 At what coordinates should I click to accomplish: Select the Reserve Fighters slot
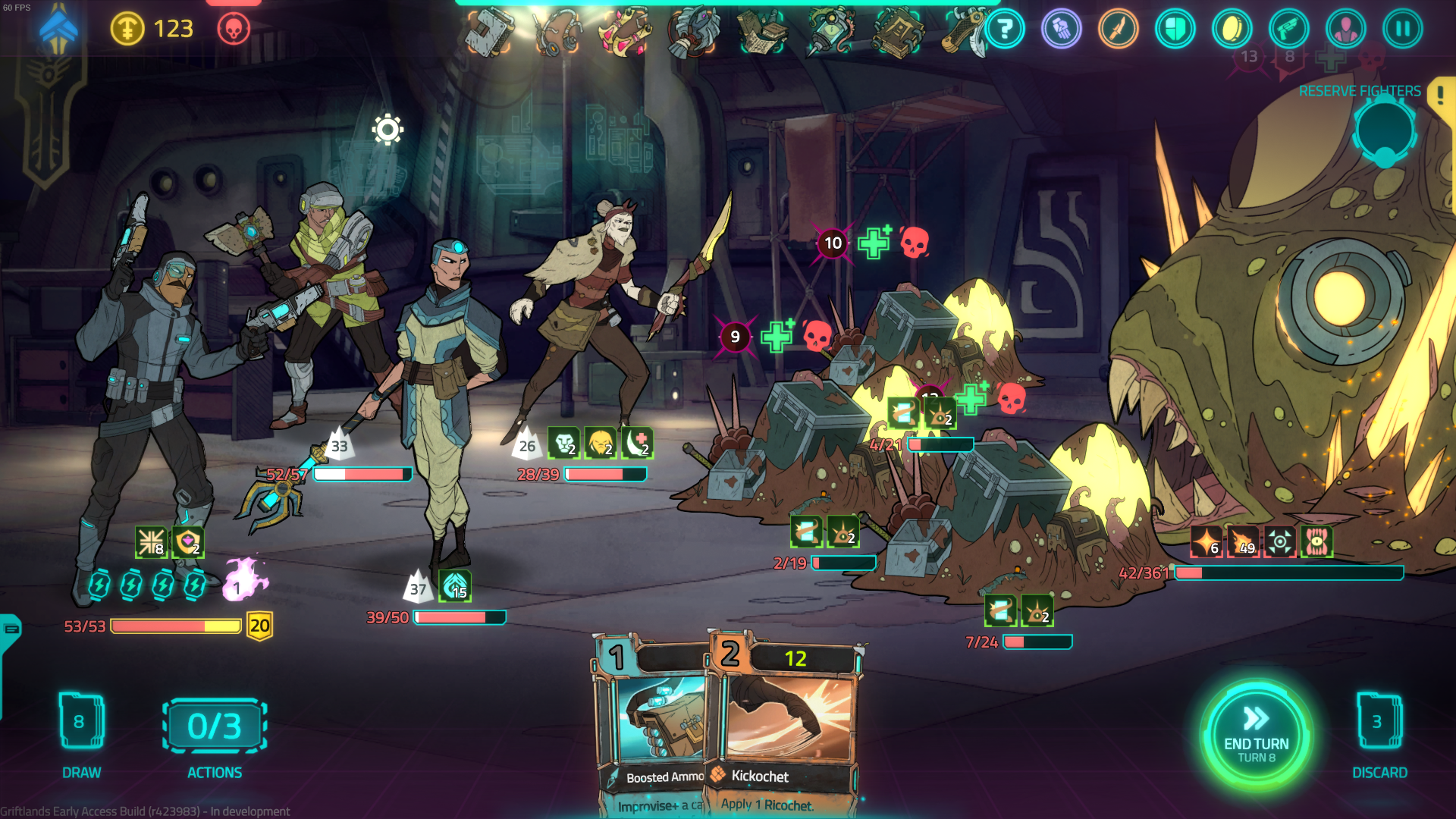point(1385,131)
